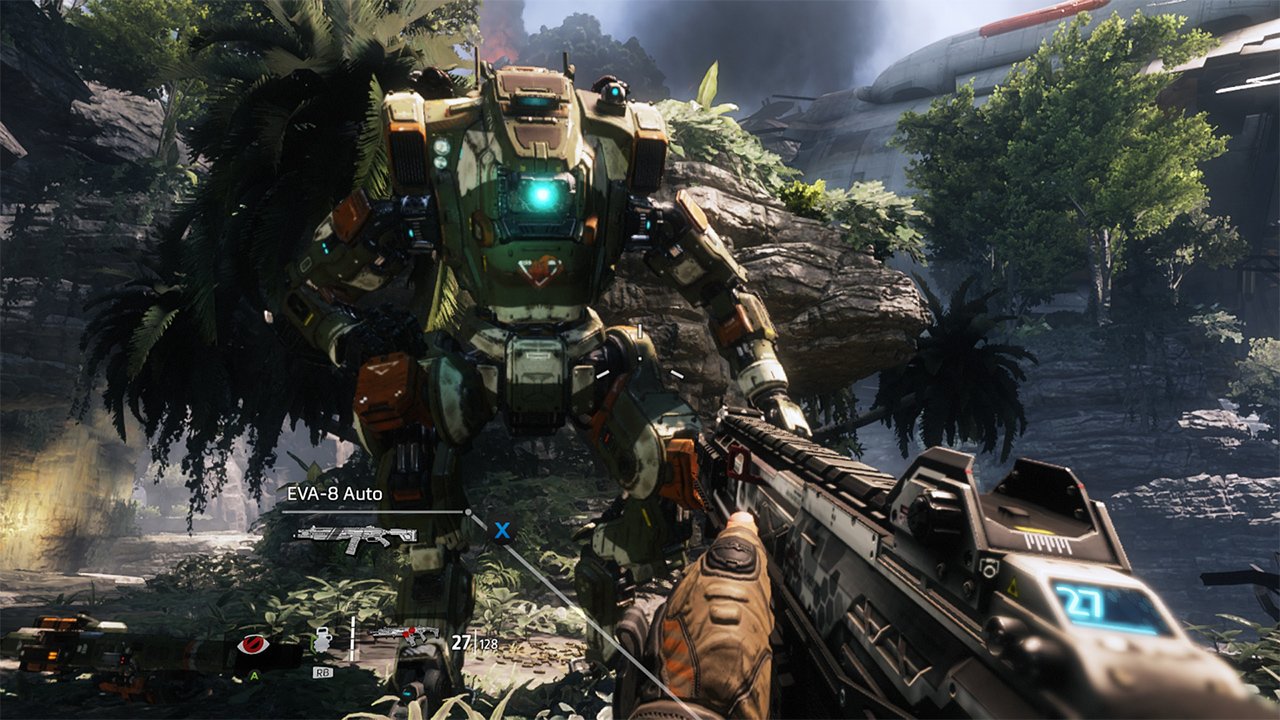Select the EVA-8 Auto weapon silhouette icon
Image resolution: width=1280 pixels, height=720 pixels.
click(355, 537)
